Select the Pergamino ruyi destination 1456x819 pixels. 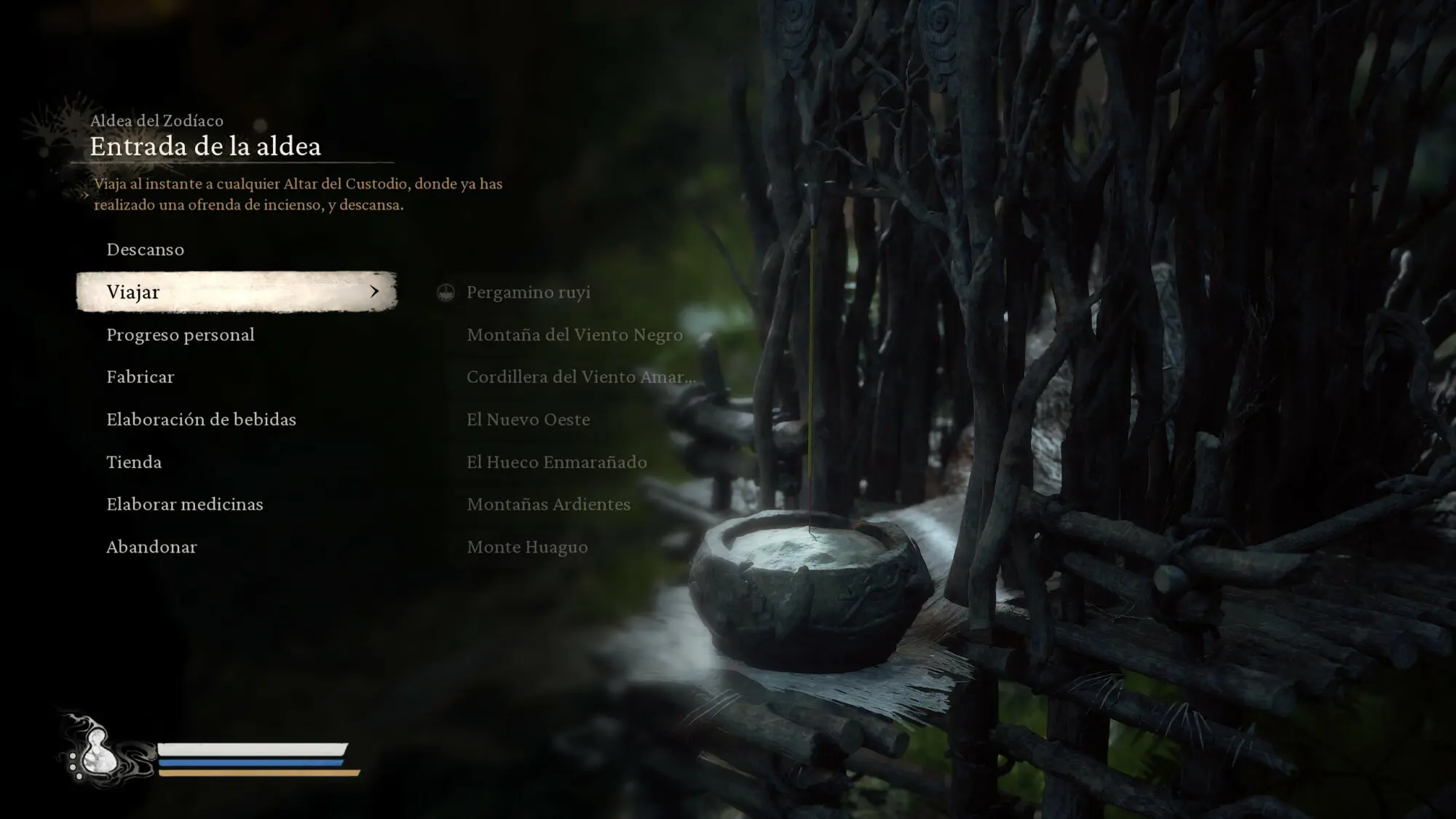point(528,293)
